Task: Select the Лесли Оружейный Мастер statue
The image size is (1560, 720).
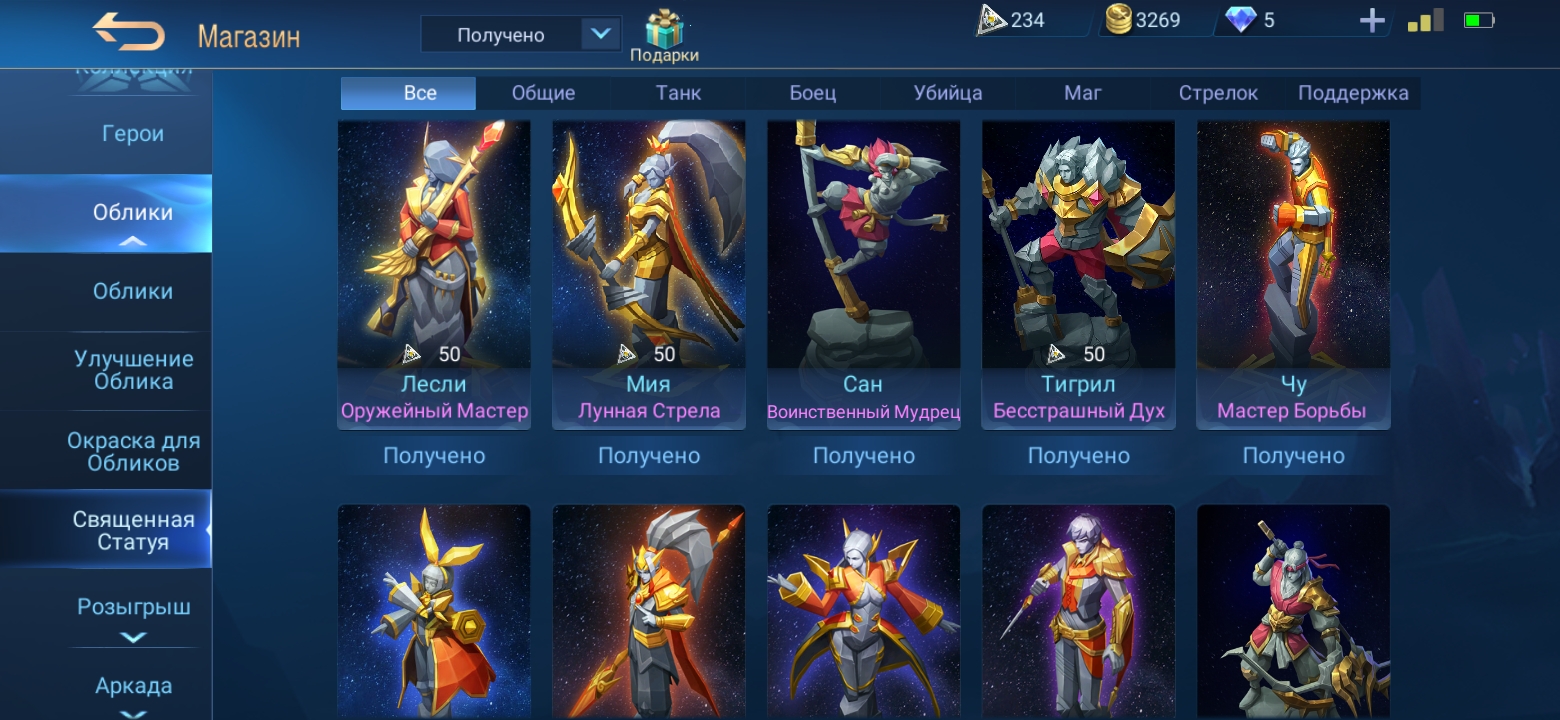Action: [434, 260]
